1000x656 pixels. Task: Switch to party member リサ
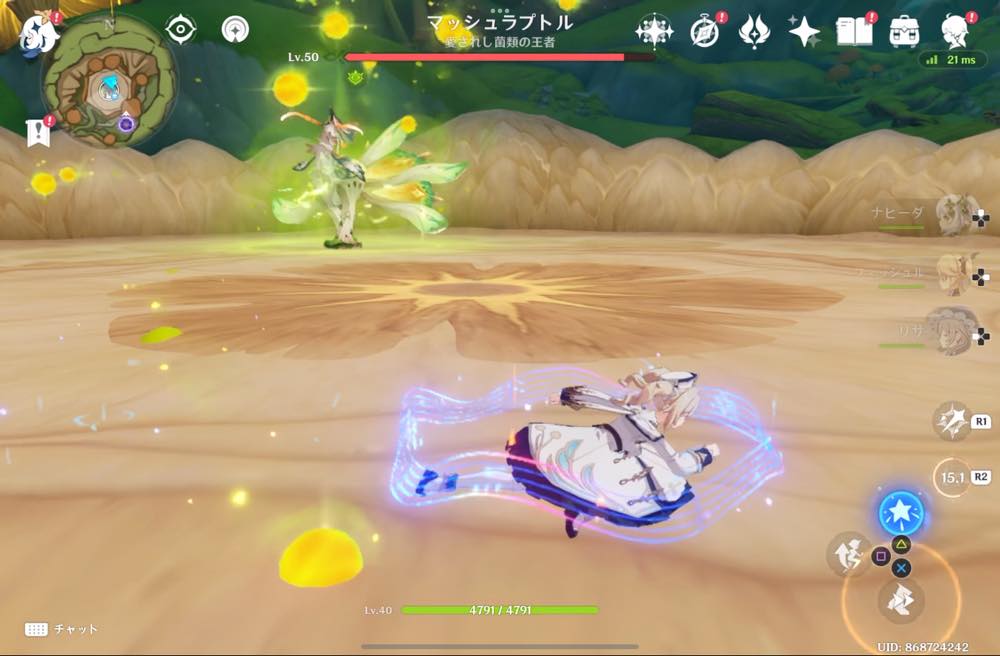click(x=955, y=330)
